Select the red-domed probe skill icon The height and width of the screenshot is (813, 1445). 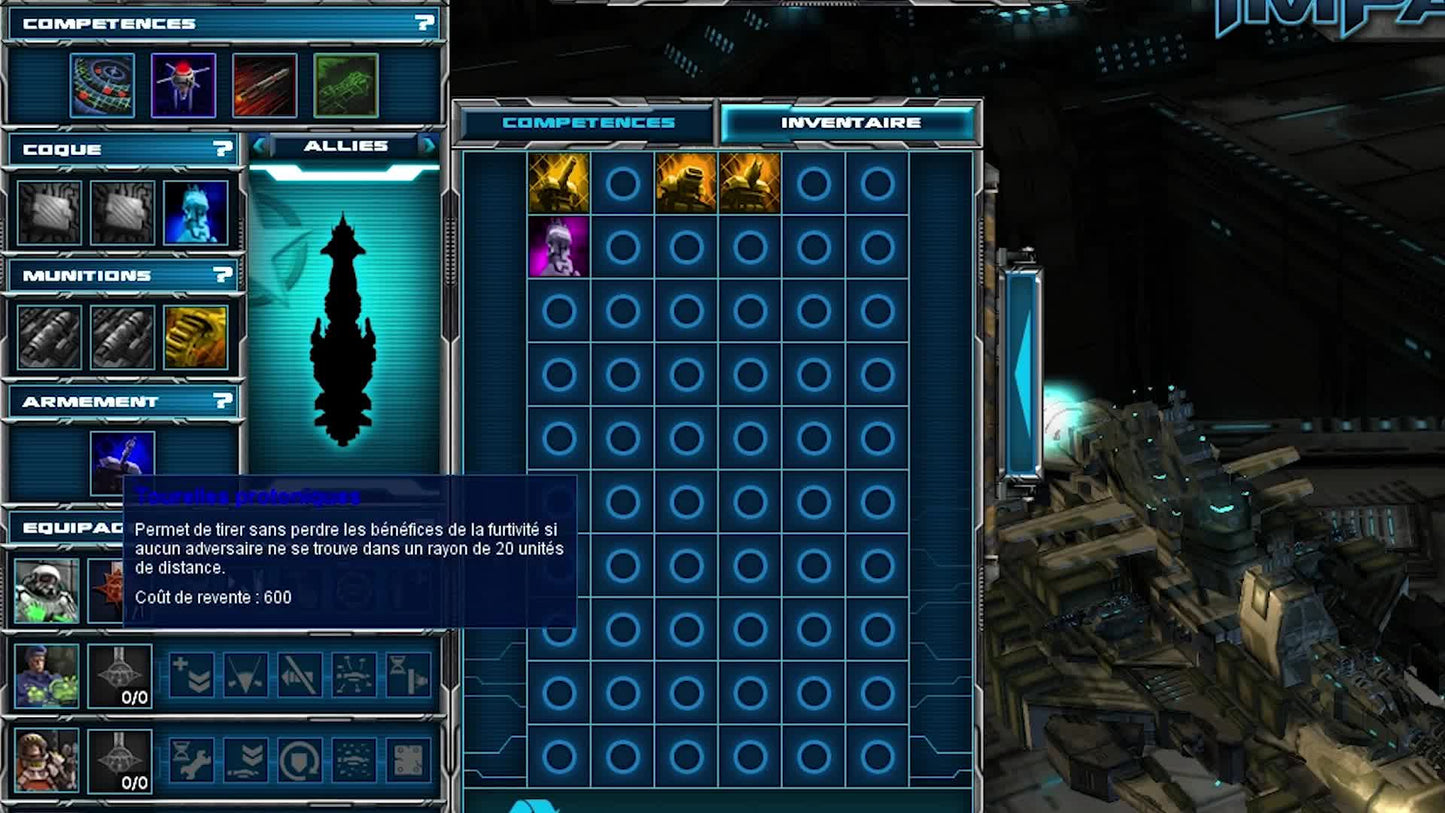[x=183, y=85]
